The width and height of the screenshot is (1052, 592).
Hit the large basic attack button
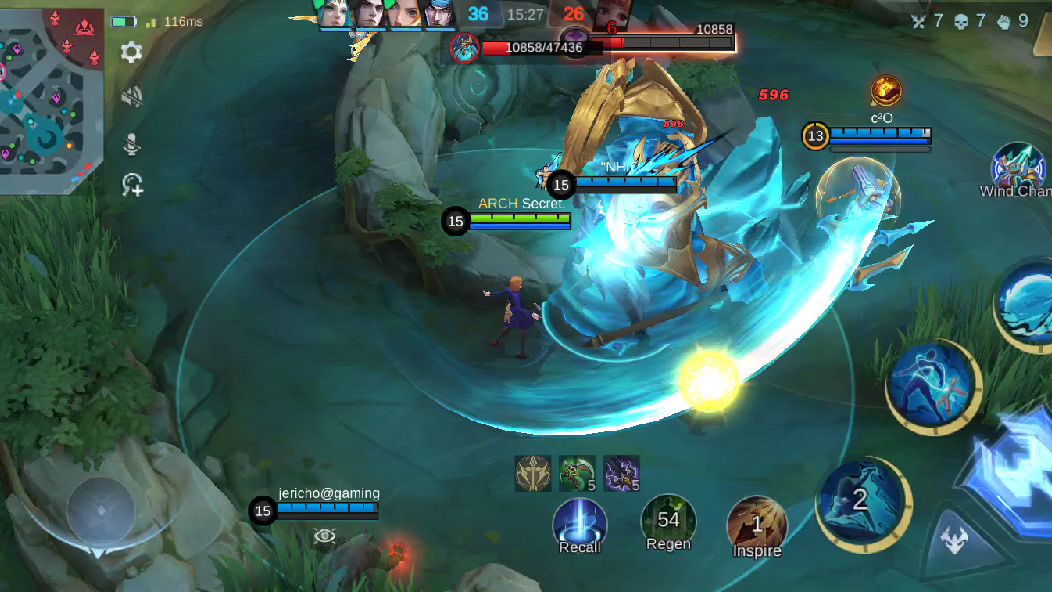tap(1010, 471)
